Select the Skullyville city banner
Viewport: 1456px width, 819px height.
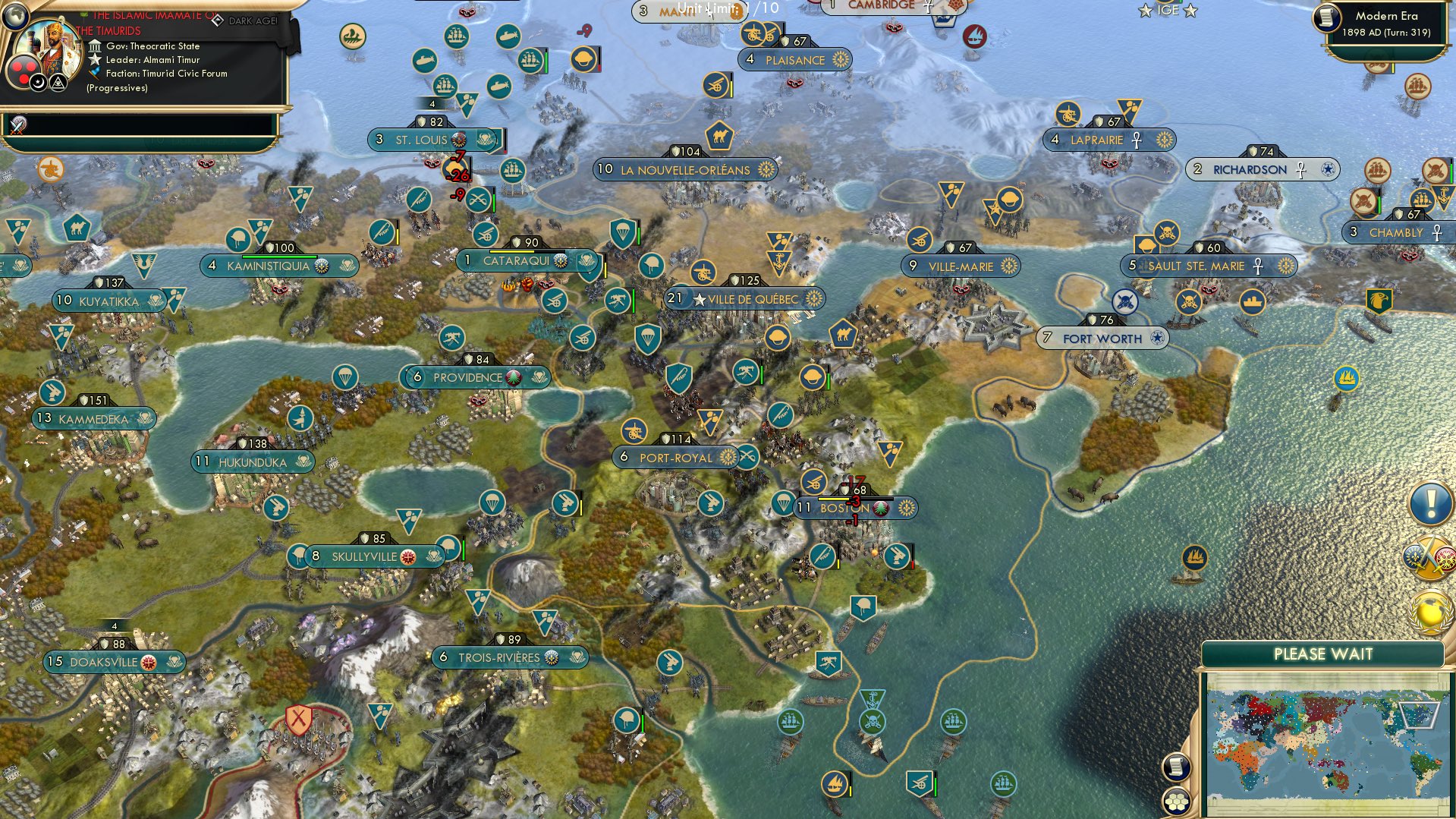(364, 556)
